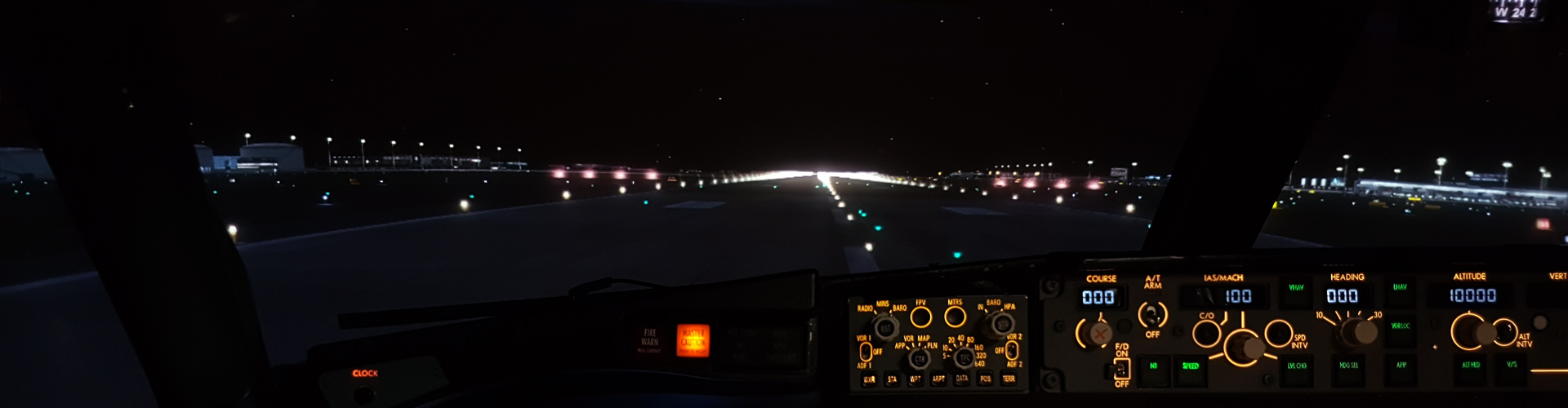Engage the N1 mode button
The width and height of the screenshot is (1568, 408).
tap(1153, 366)
